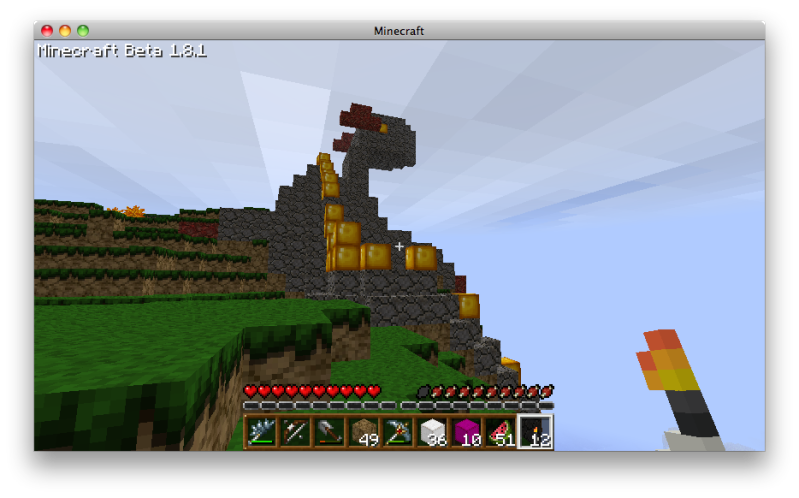The width and height of the screenshot is (799, 498).
Task: Pick the magenta wool stack of 10
Action: 466,432
